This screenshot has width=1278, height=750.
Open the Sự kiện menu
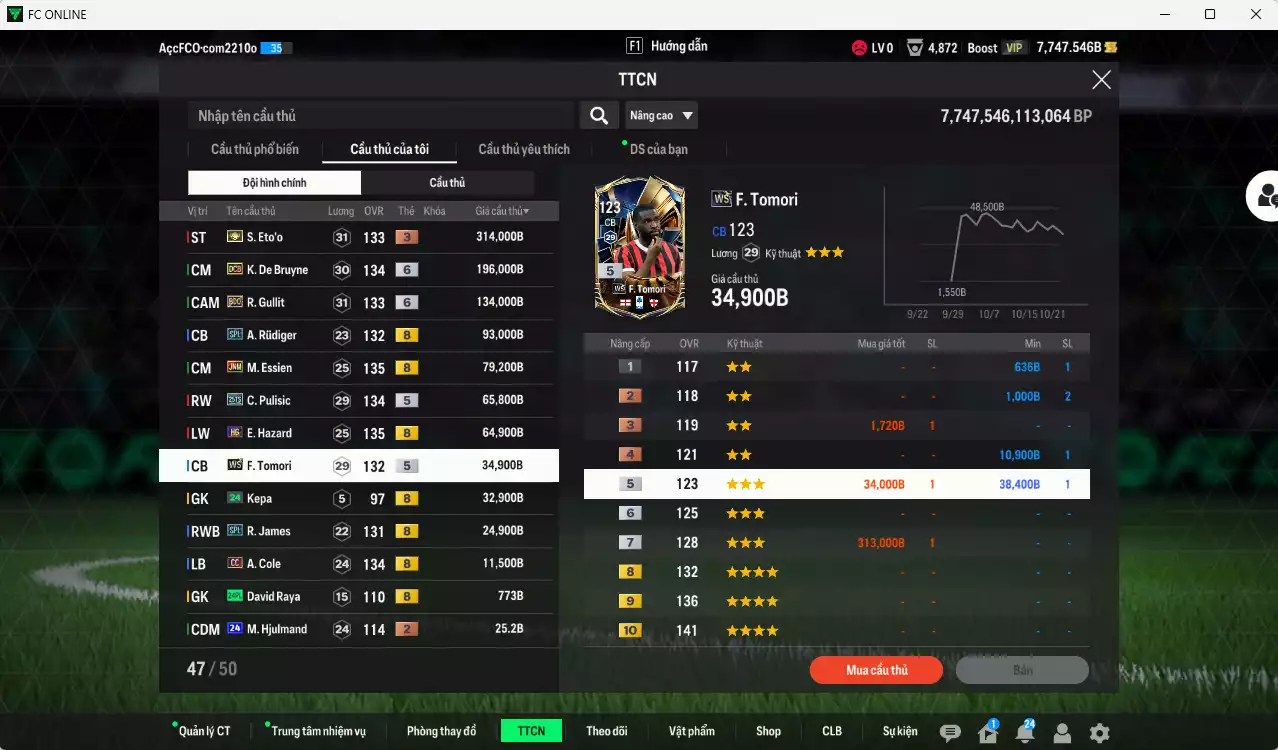(899, 731)
